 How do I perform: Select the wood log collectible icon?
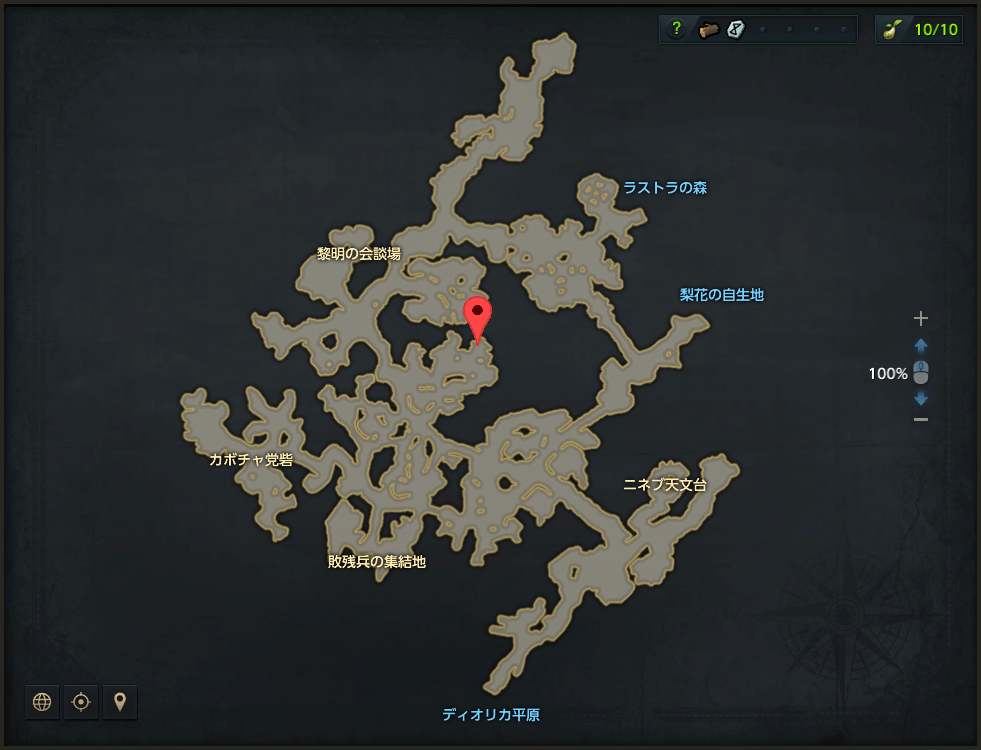(708, 30)
